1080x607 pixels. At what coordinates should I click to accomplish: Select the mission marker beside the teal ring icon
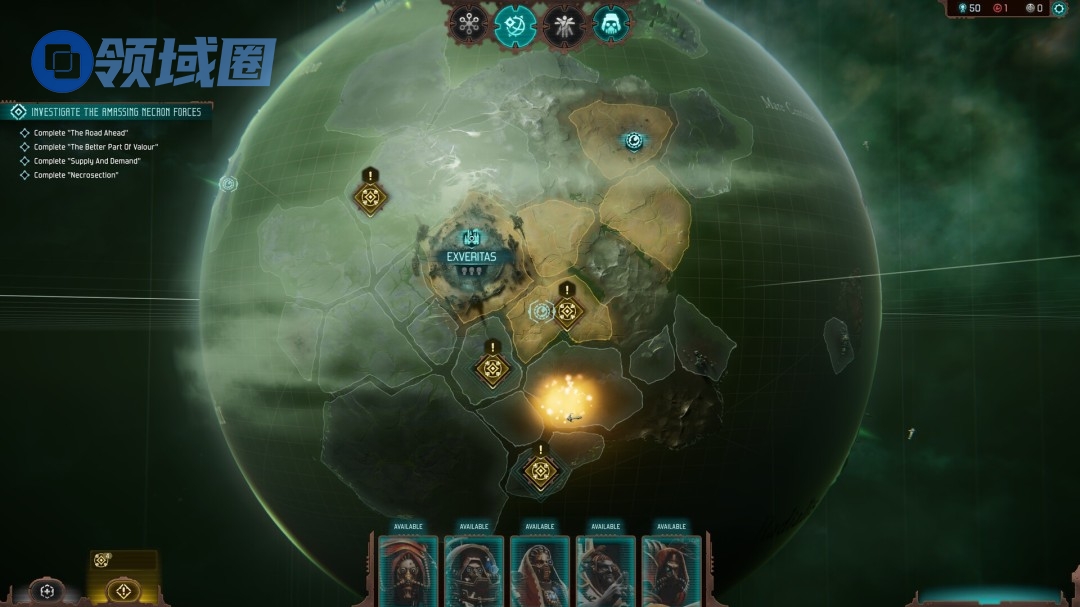pyautogui.click(x=568, y=312)
